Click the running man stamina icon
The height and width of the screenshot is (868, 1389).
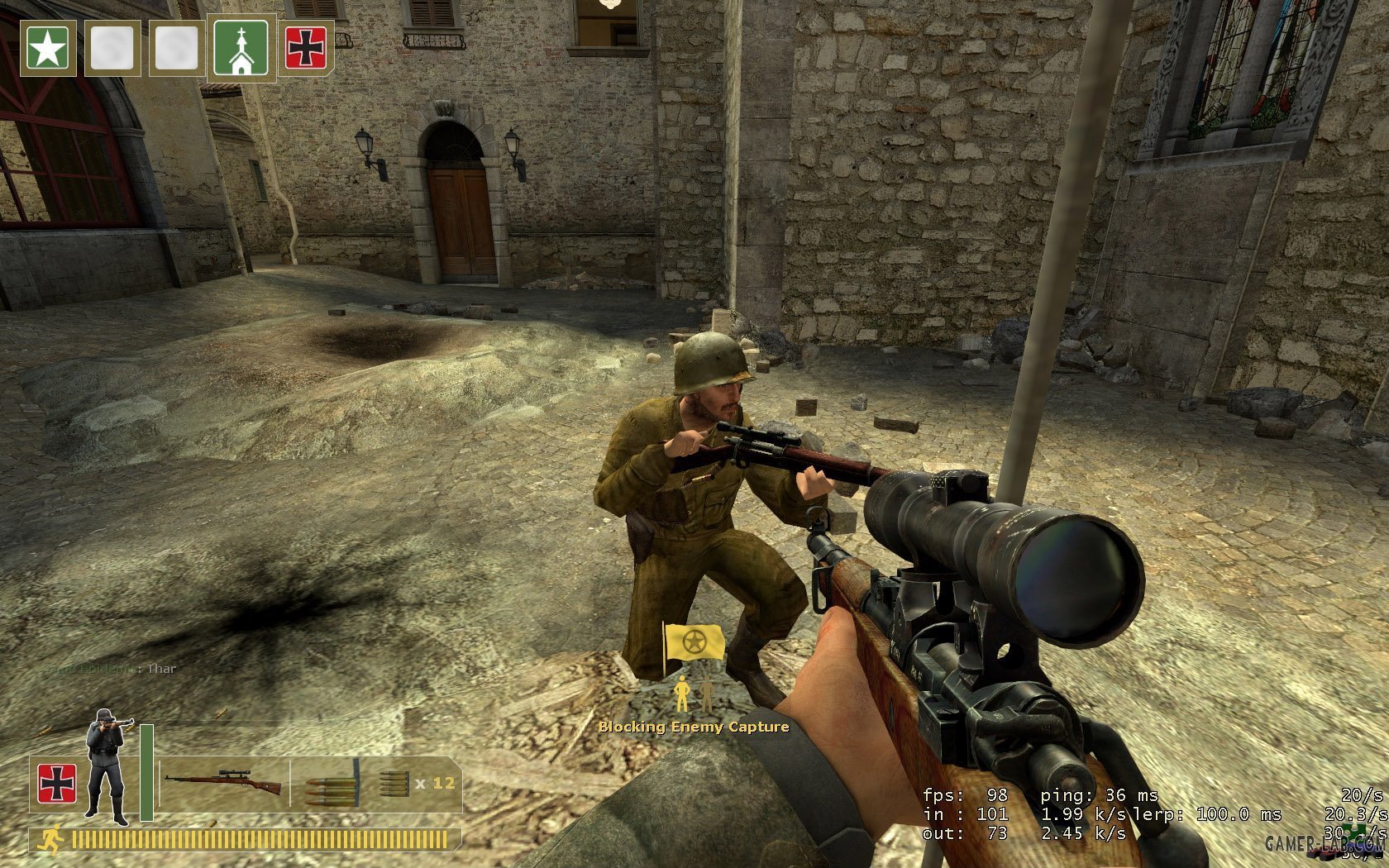point(50,840)
